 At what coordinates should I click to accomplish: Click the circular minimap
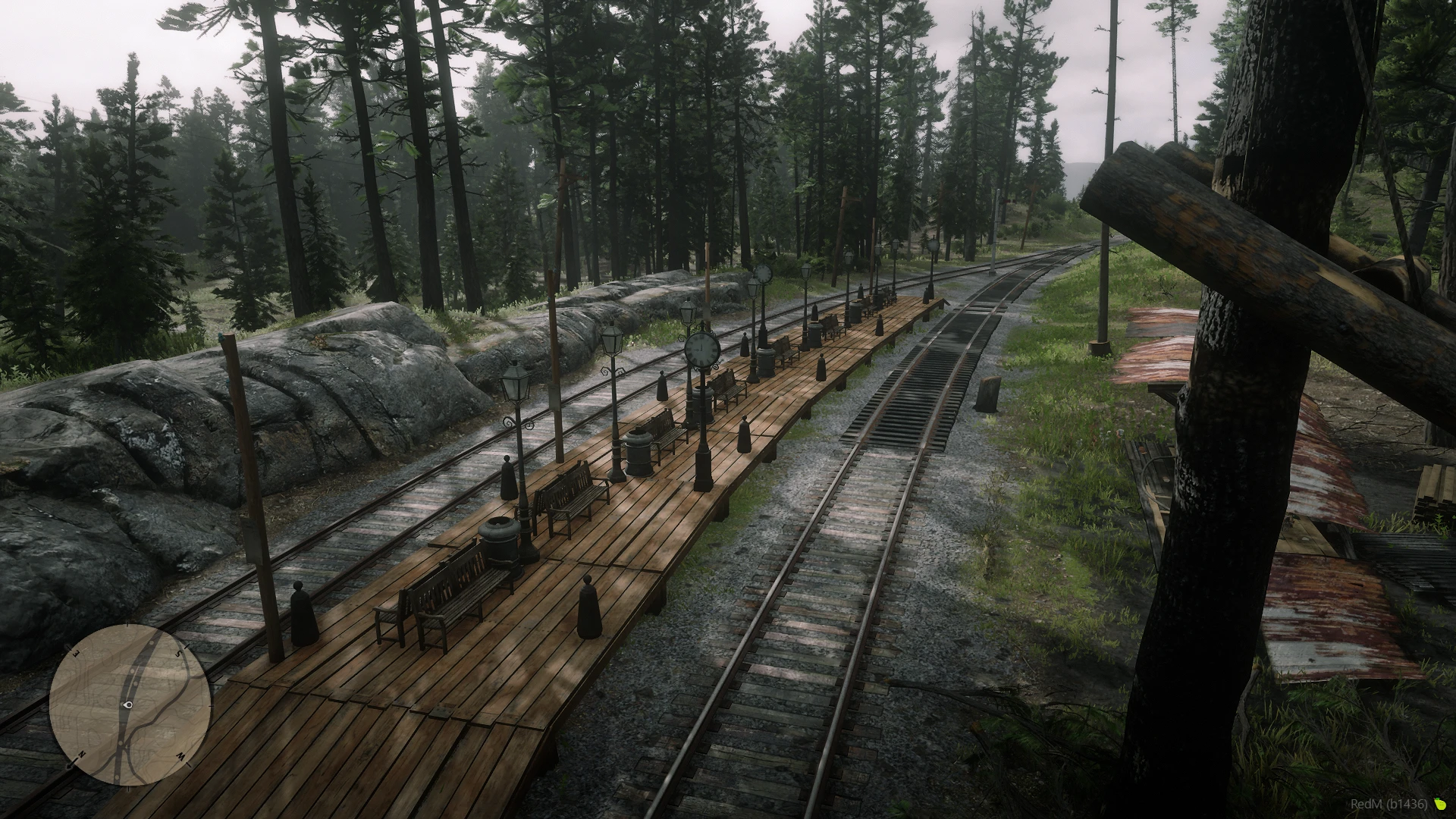pos(130,705)
